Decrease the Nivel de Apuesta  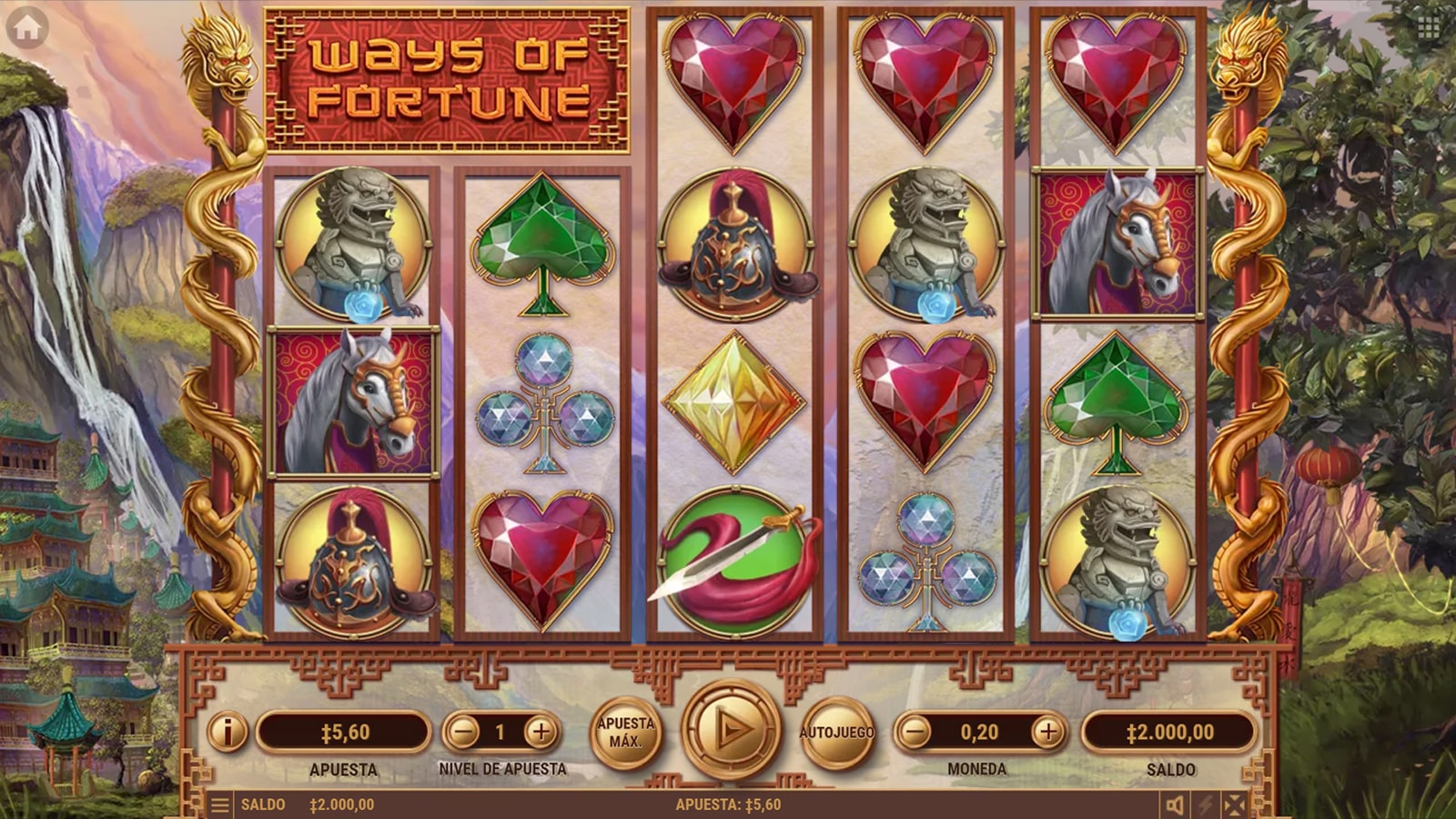[464, 732]
